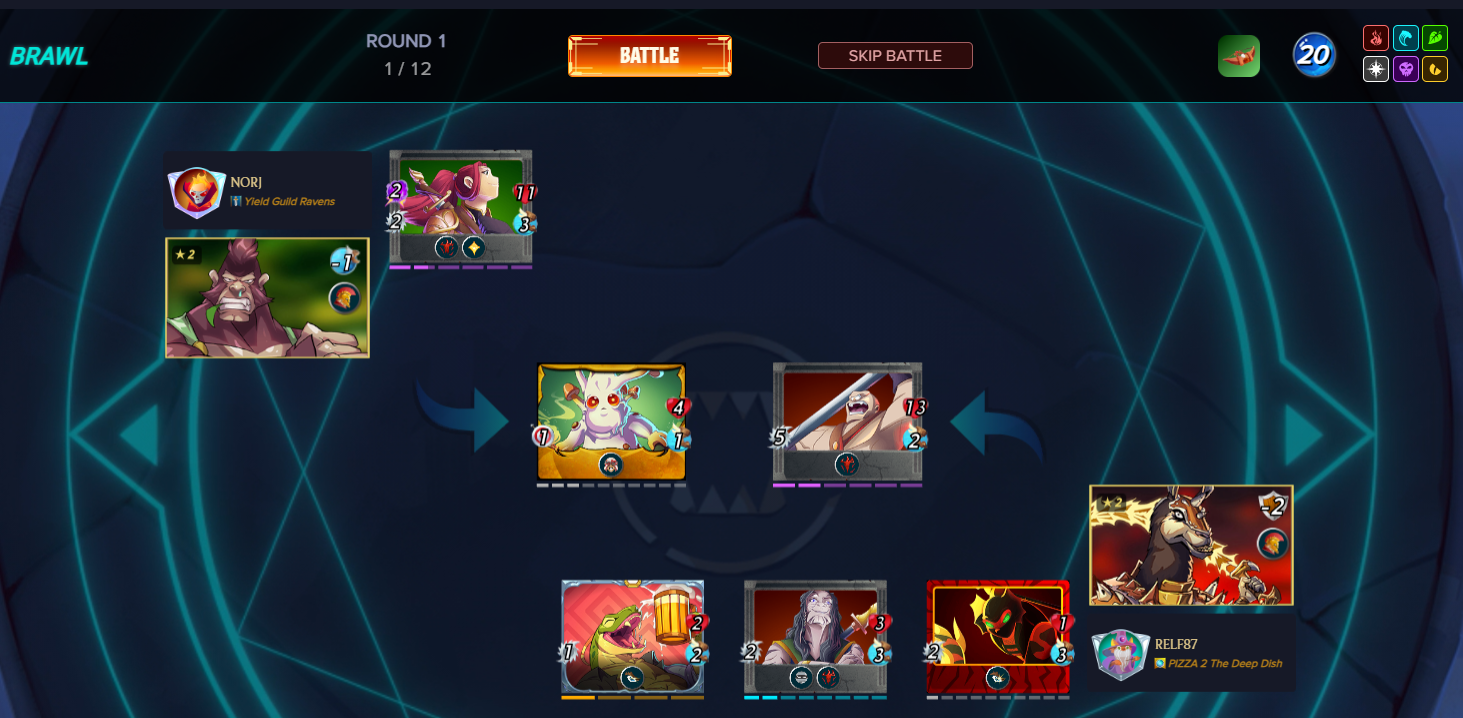Open the crossbow ruleset icon
Screen dimensions: 1463x718
(1238, 56)
